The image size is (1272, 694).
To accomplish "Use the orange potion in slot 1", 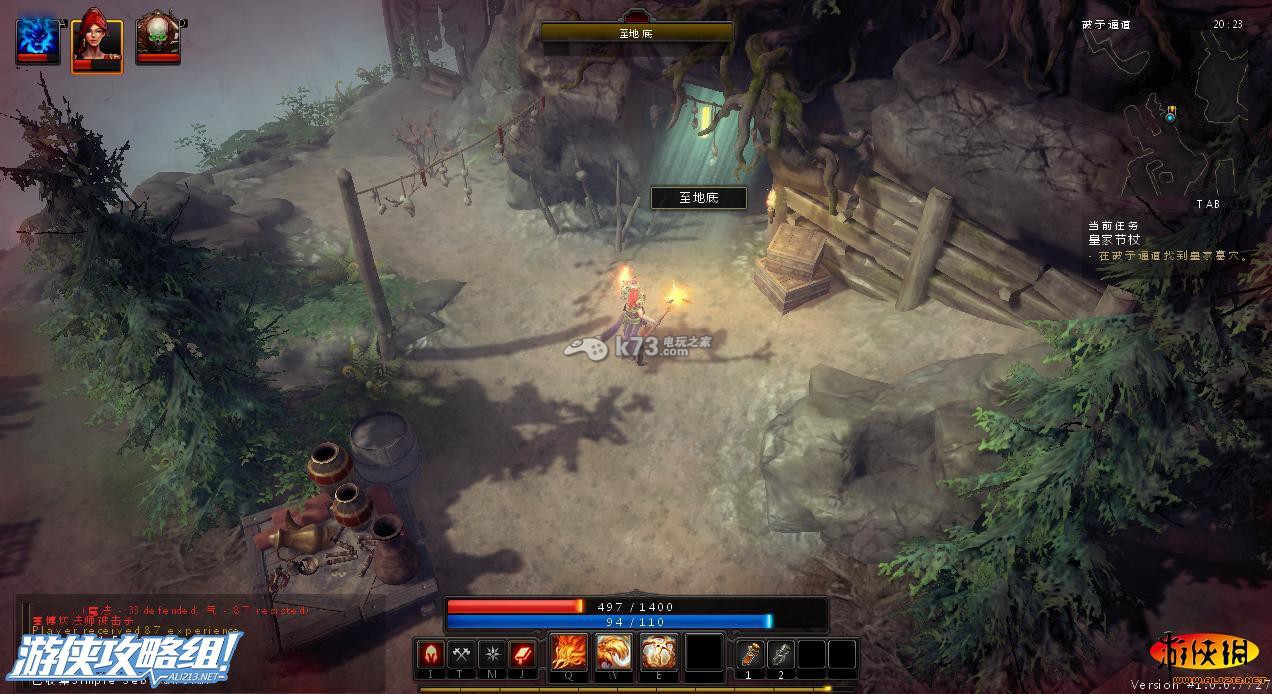I will [x=750, y=654].
